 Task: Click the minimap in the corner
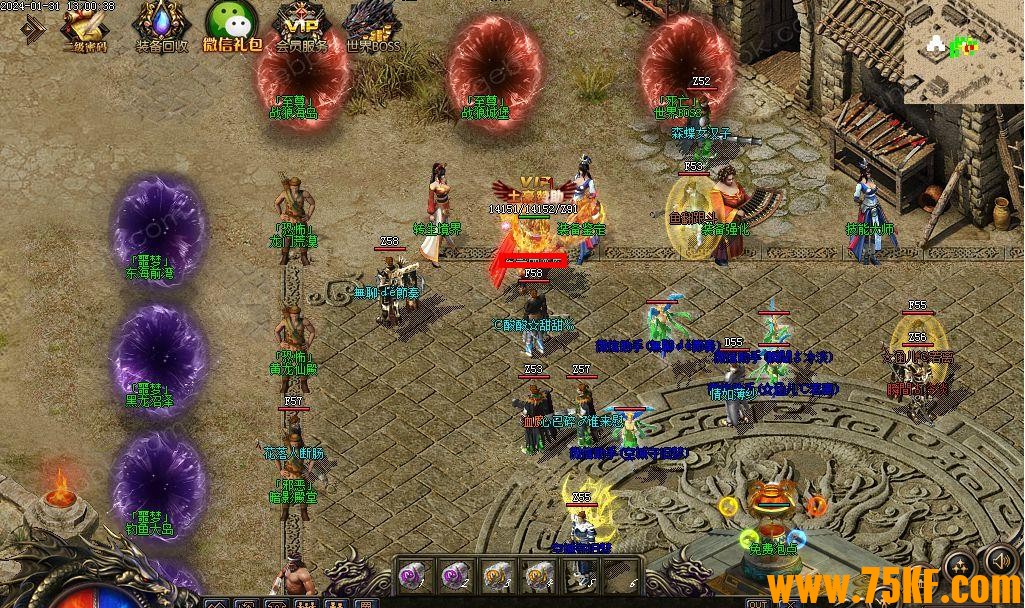962,50
